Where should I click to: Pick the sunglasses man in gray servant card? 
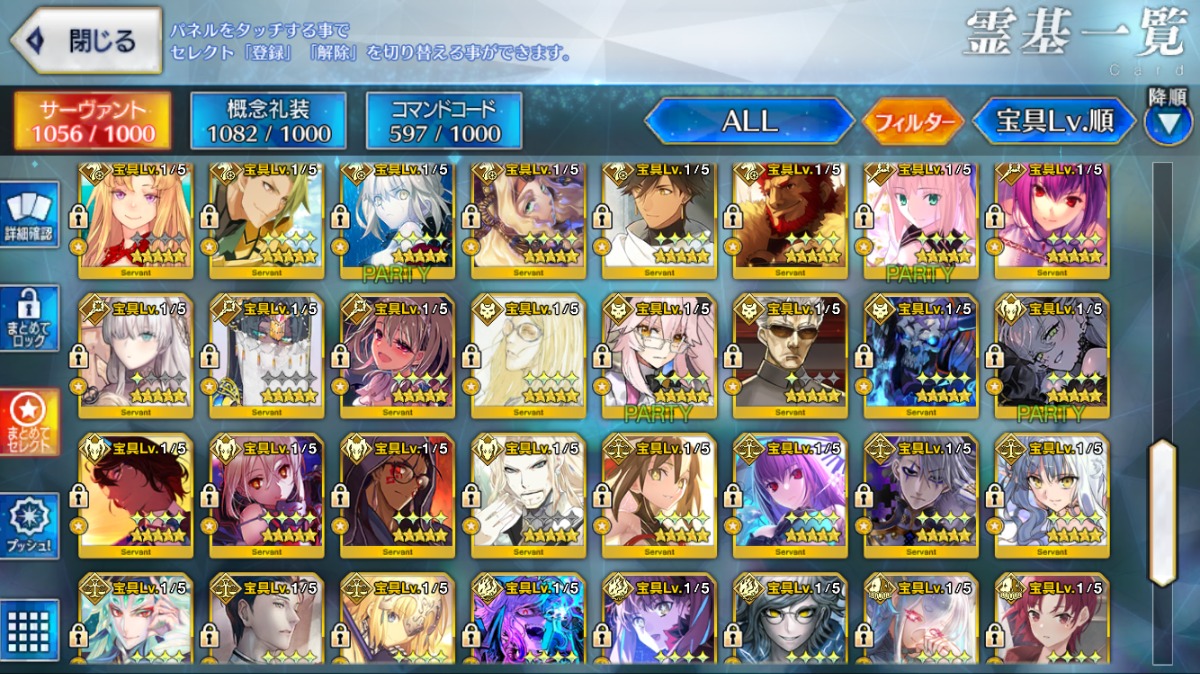click(790, 355)
